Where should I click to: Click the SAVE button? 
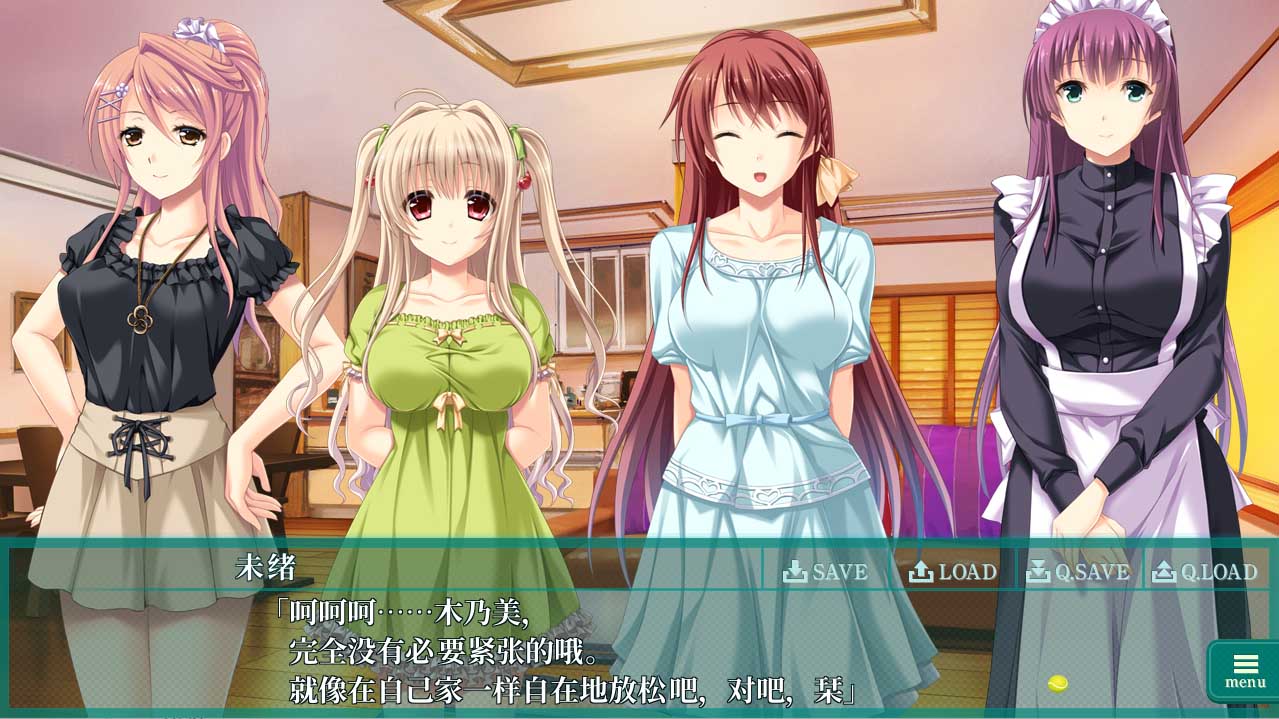coord(825,572)
